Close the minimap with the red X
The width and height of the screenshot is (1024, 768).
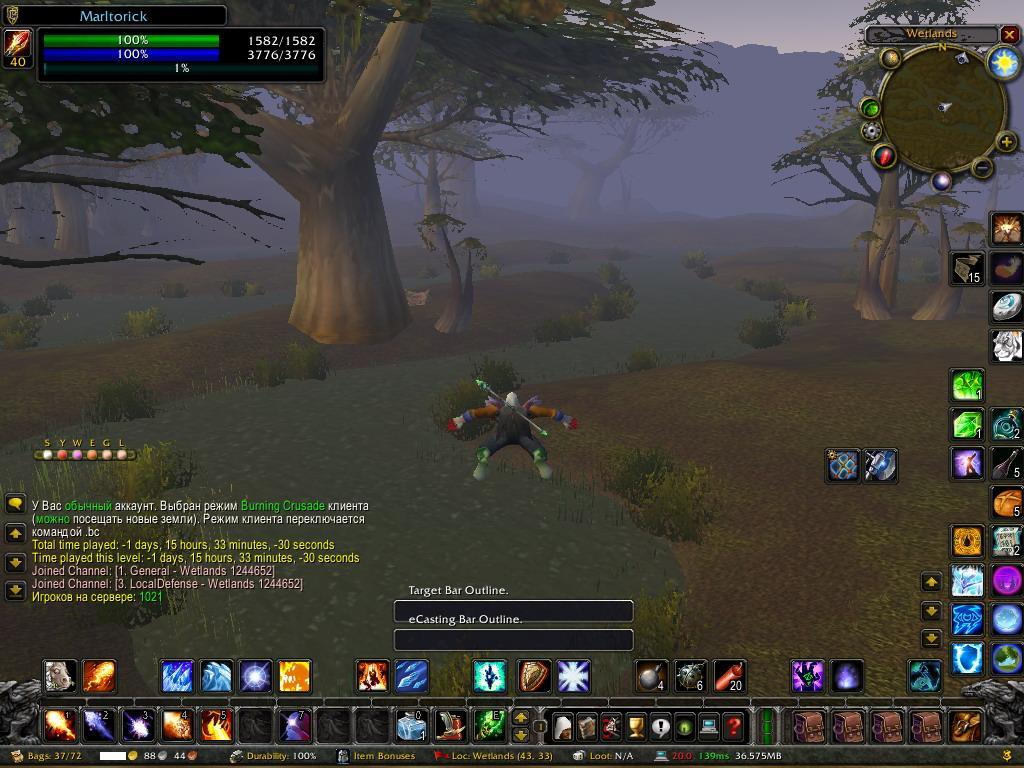(1009, 35)
